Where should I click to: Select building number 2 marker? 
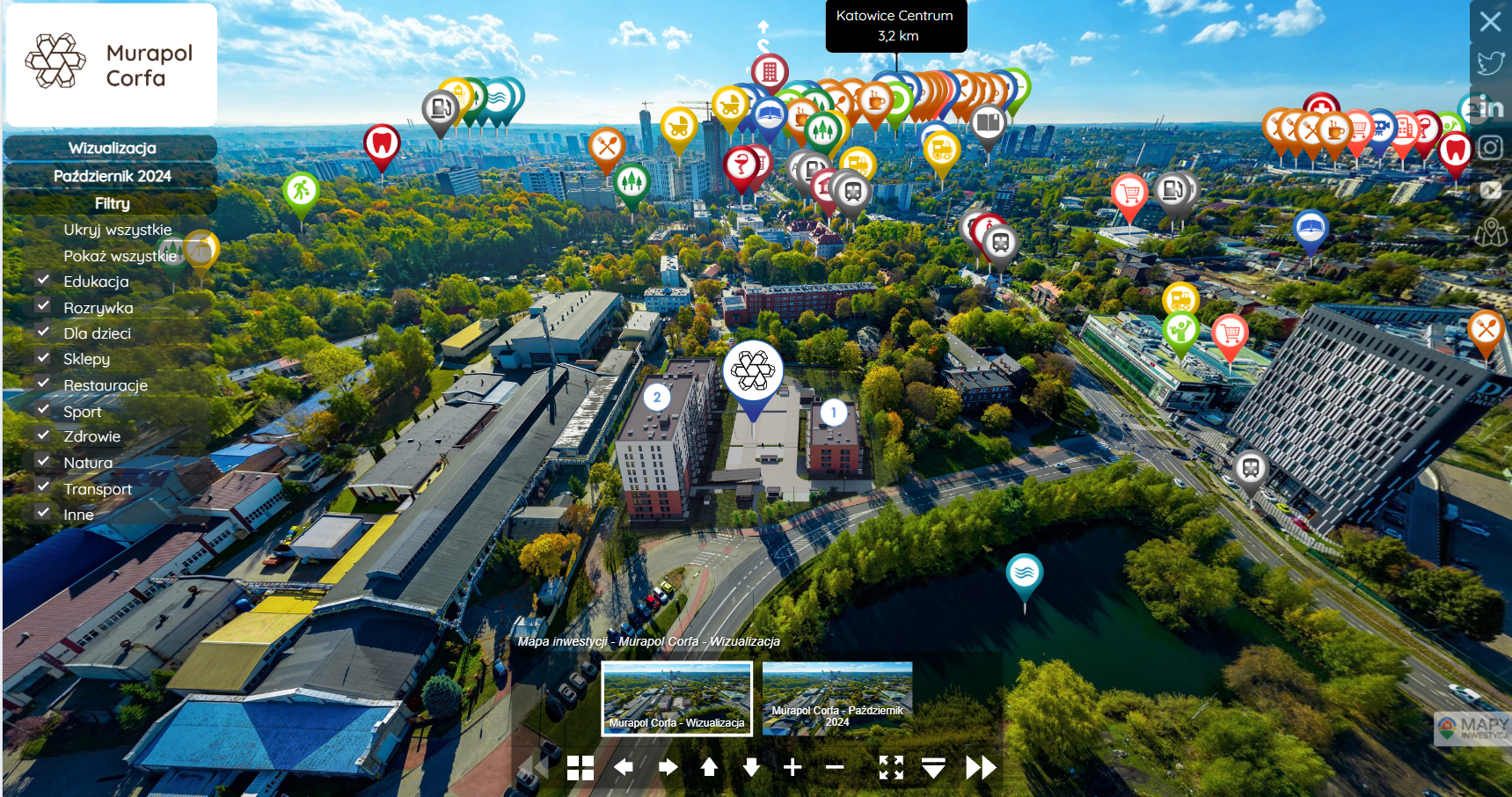656,398
